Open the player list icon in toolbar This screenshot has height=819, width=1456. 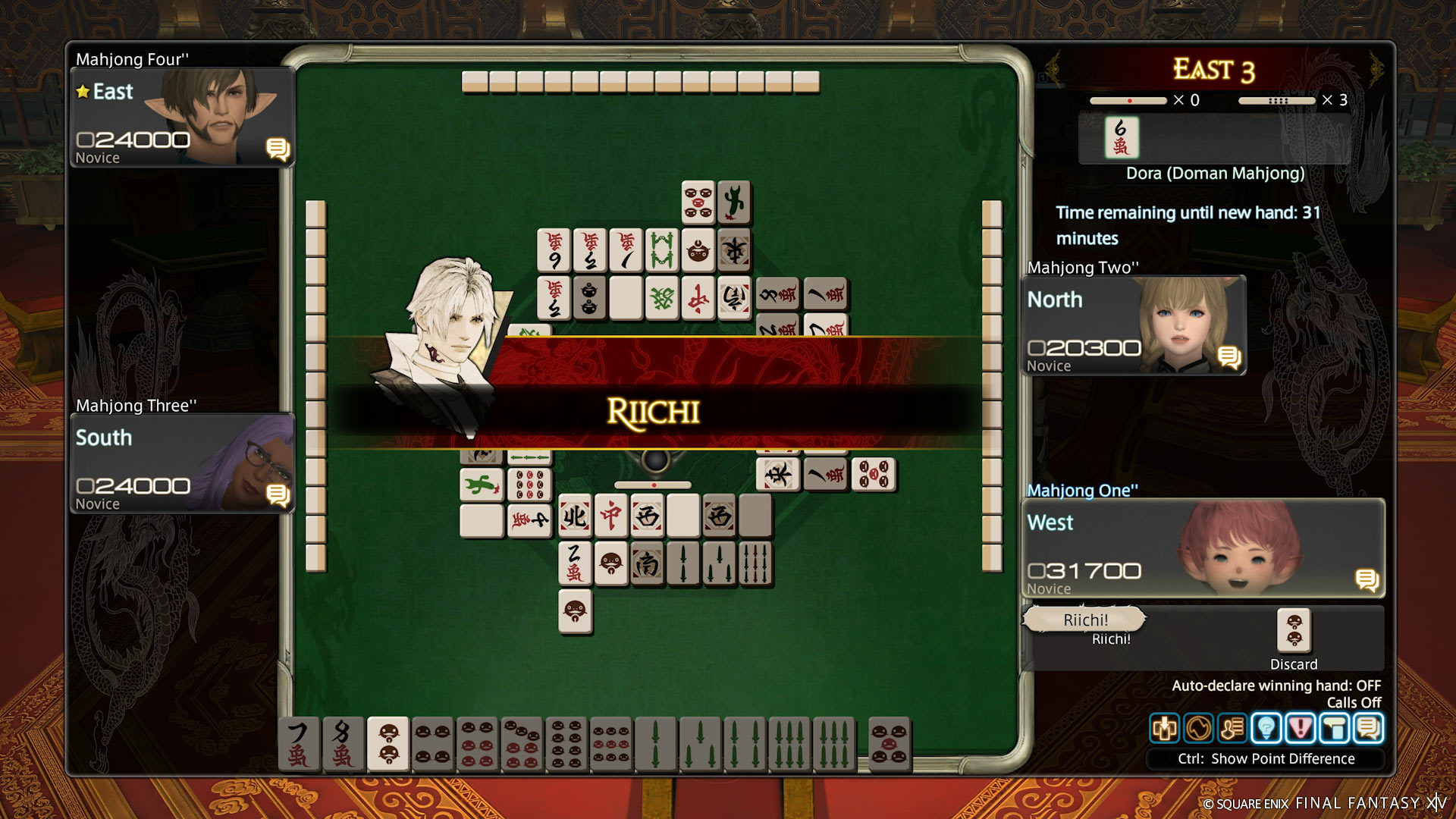1232,729
